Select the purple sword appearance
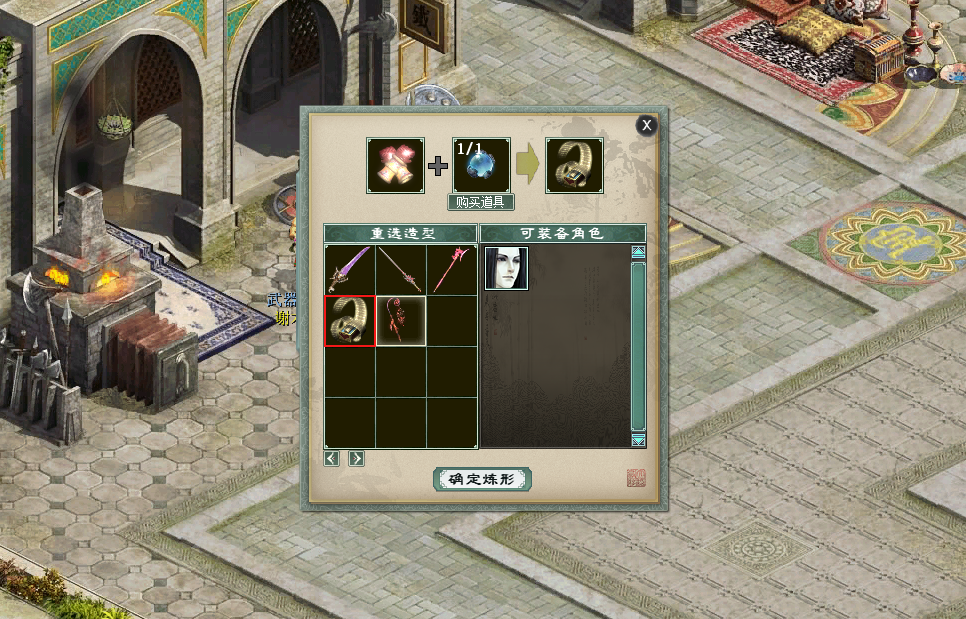 click(349, 269)
